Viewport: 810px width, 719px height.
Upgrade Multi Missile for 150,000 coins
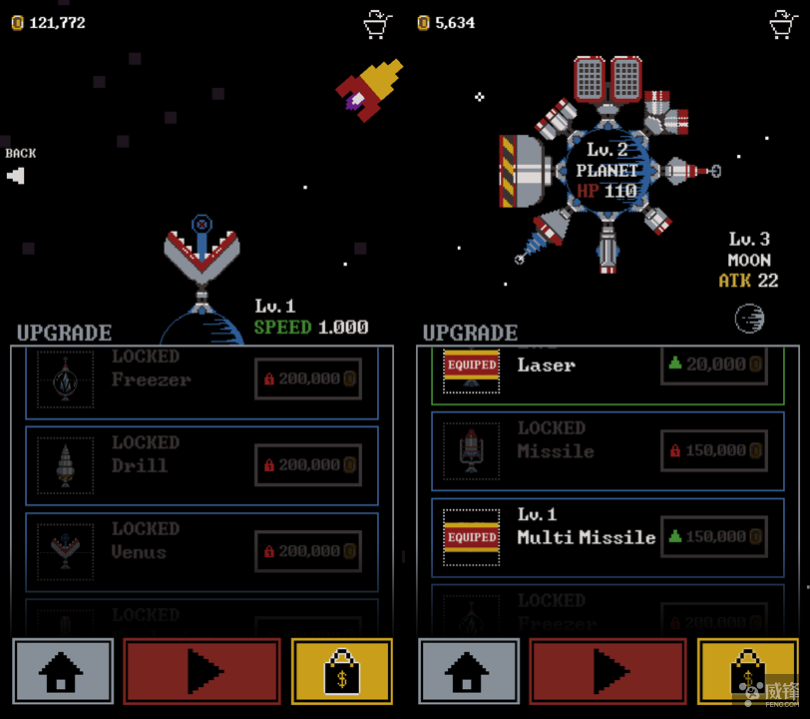(714, 537)
